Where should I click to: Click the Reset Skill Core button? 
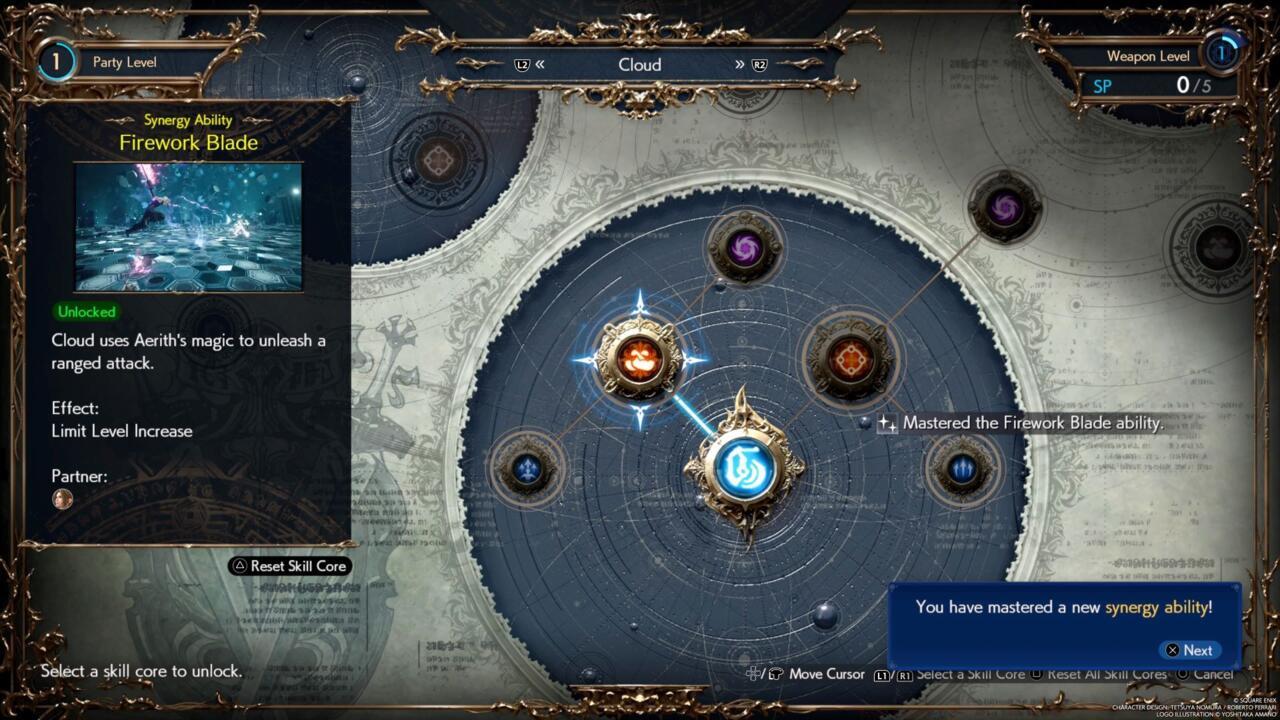291,566
